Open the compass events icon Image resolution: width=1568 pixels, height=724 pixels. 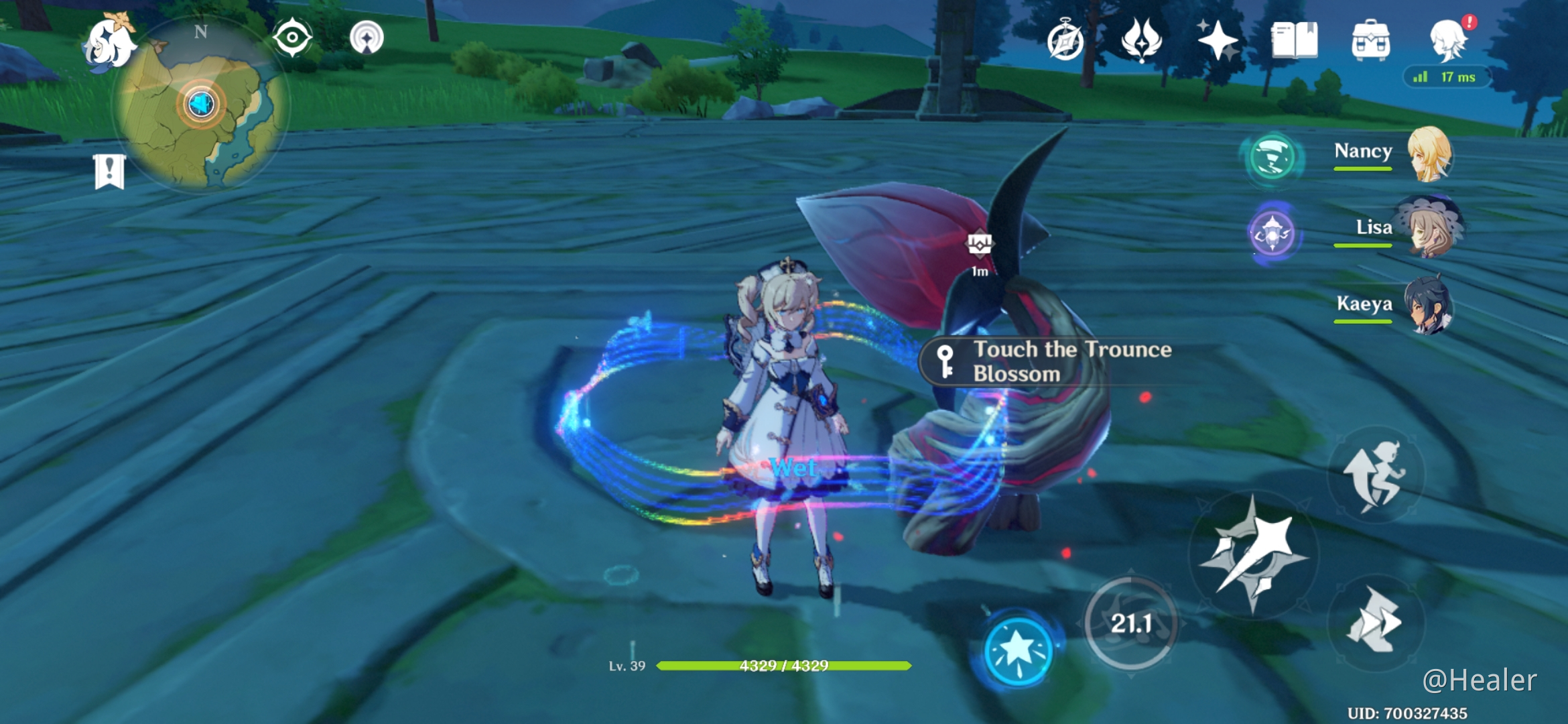[x=1065, y=40]
